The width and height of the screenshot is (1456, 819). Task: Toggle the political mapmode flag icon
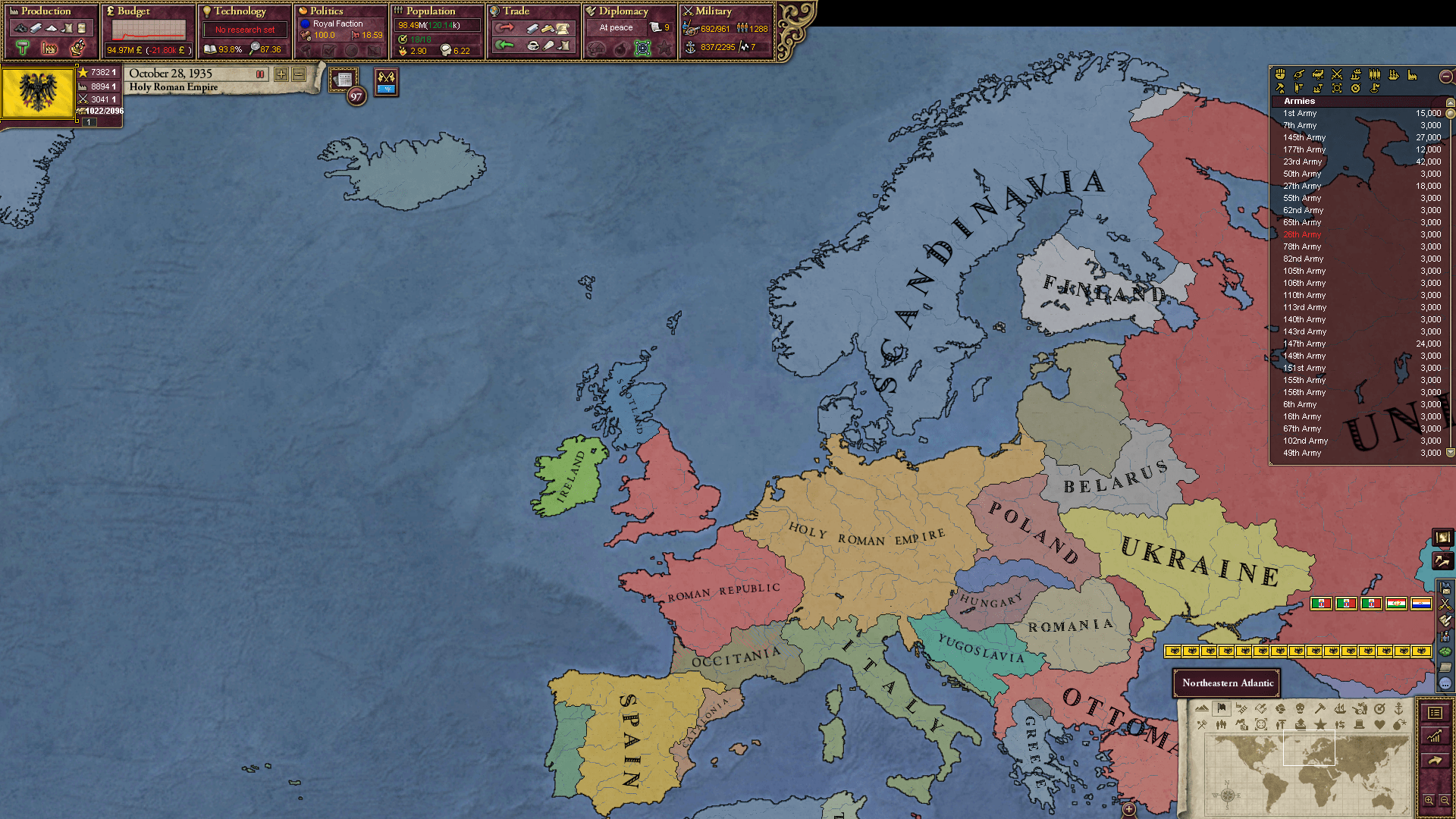1220,709
